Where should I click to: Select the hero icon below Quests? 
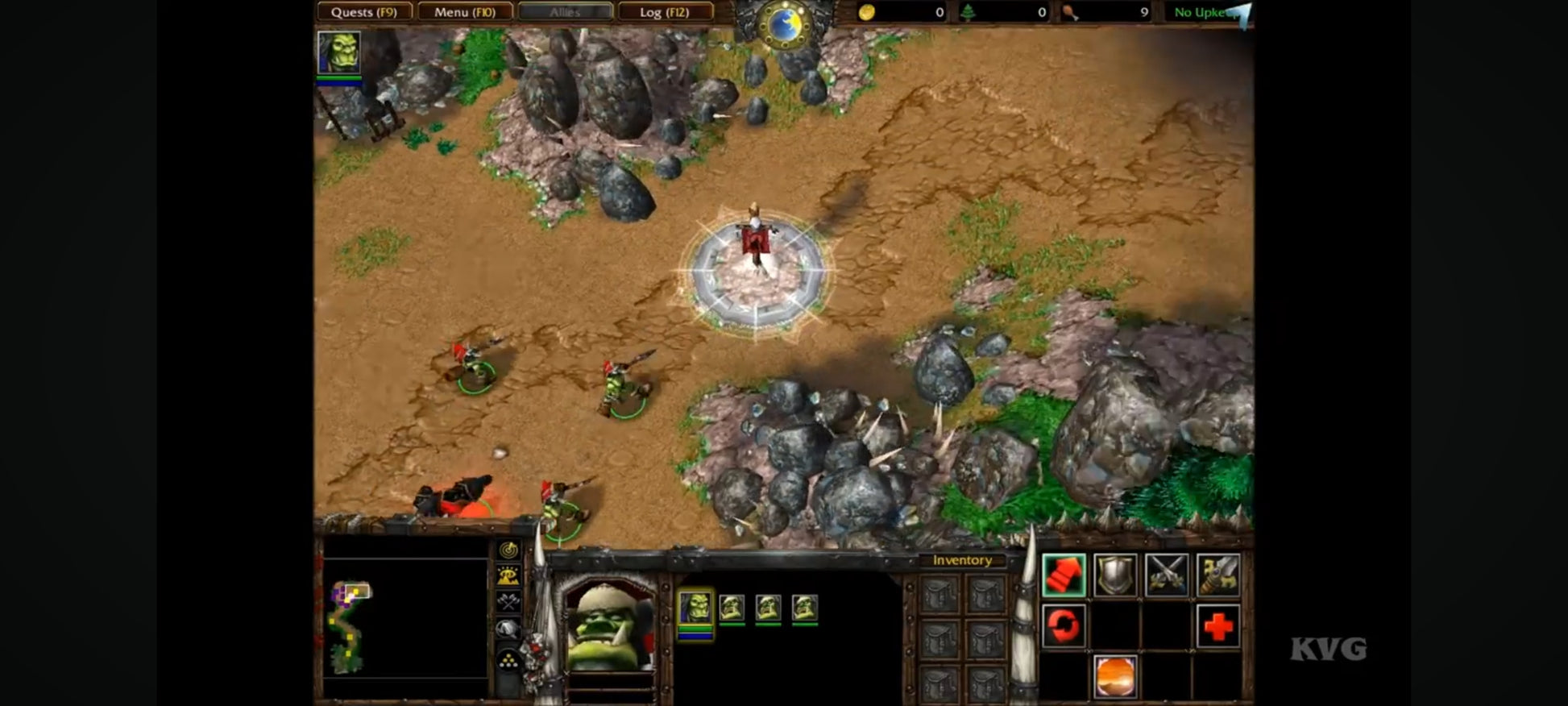(338, 53)
